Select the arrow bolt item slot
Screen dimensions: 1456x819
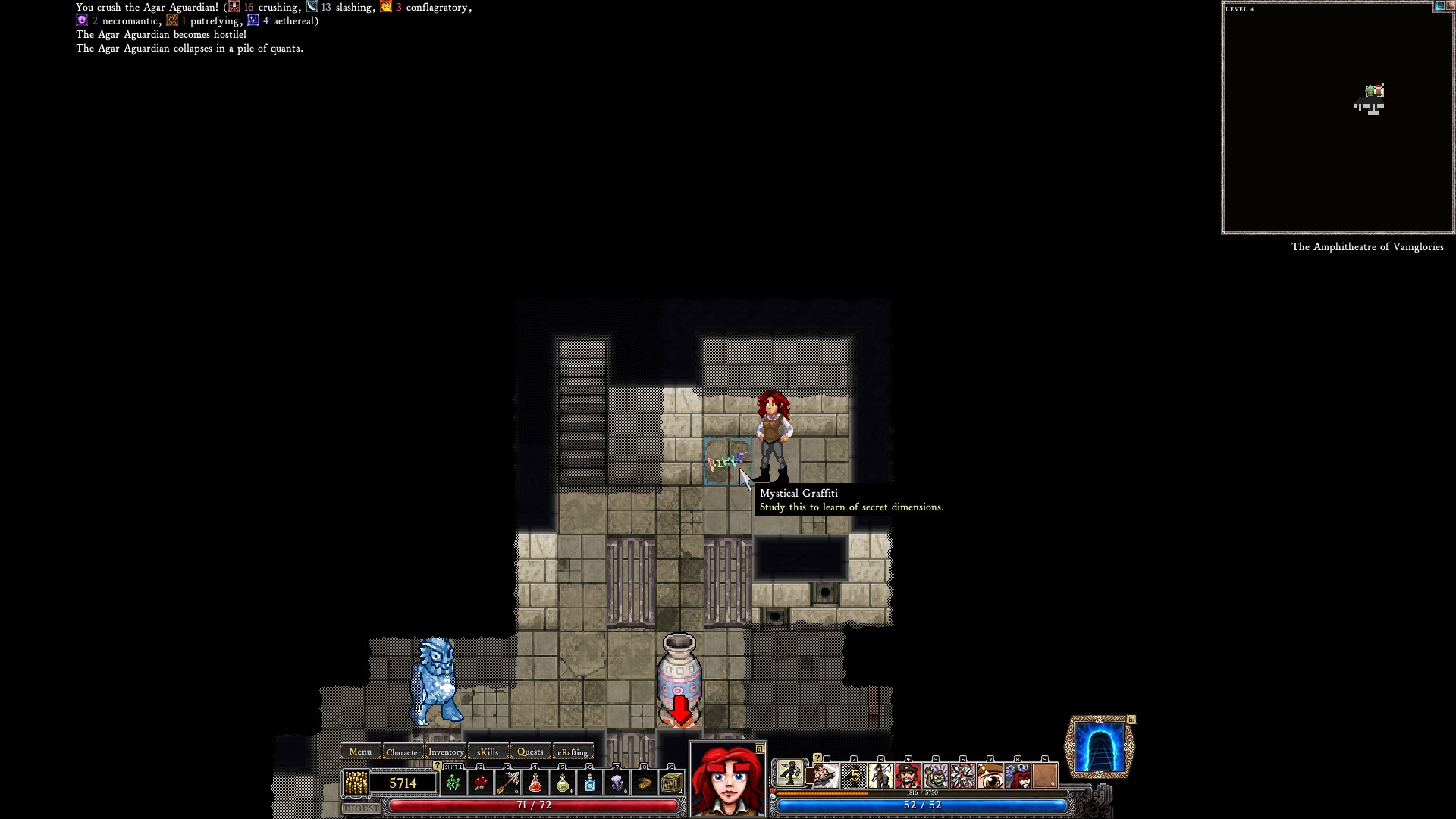coord(508,783)
